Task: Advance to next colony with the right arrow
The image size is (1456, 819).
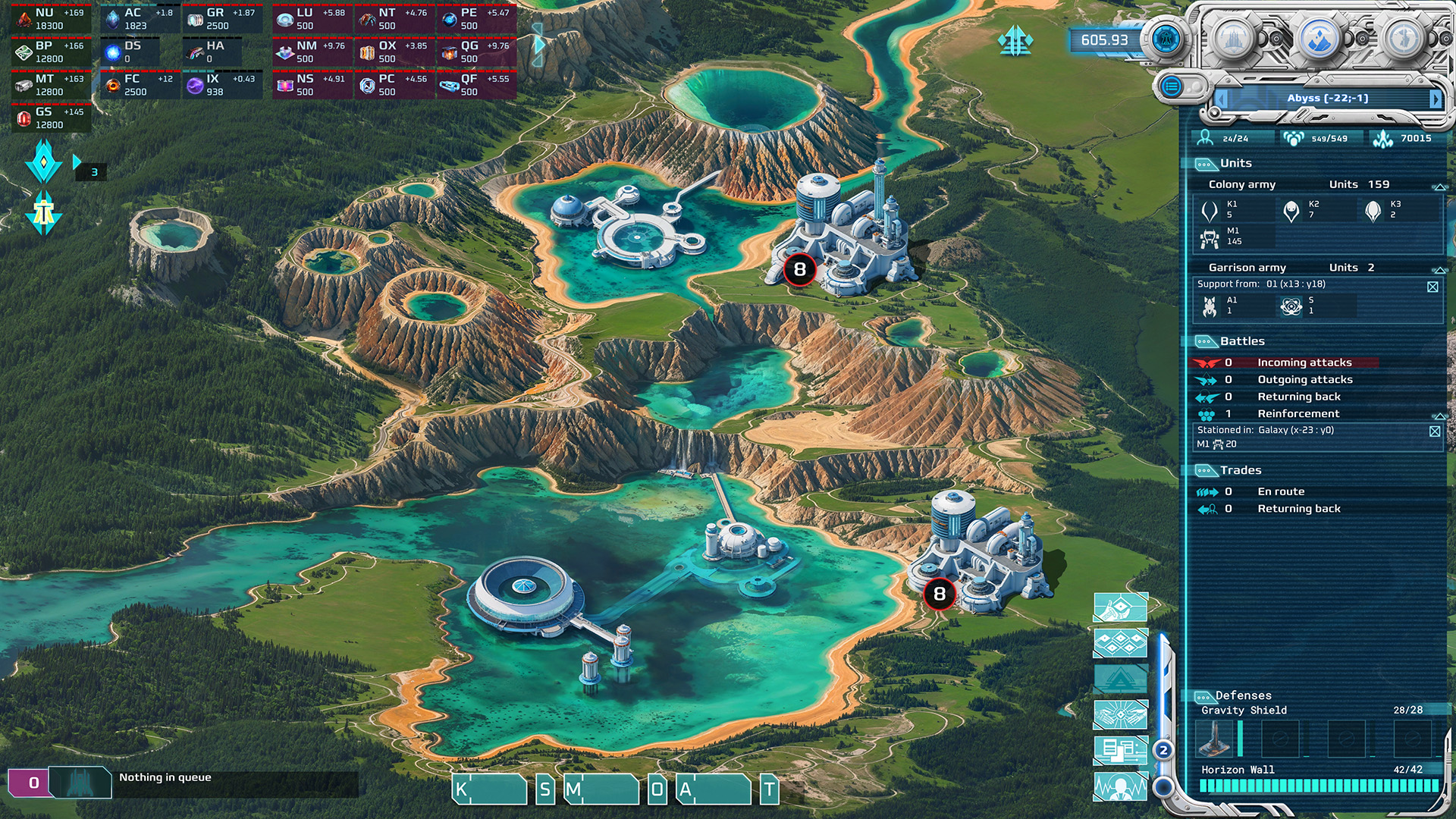Action: pyautogui.click(x=1436, y=99)
